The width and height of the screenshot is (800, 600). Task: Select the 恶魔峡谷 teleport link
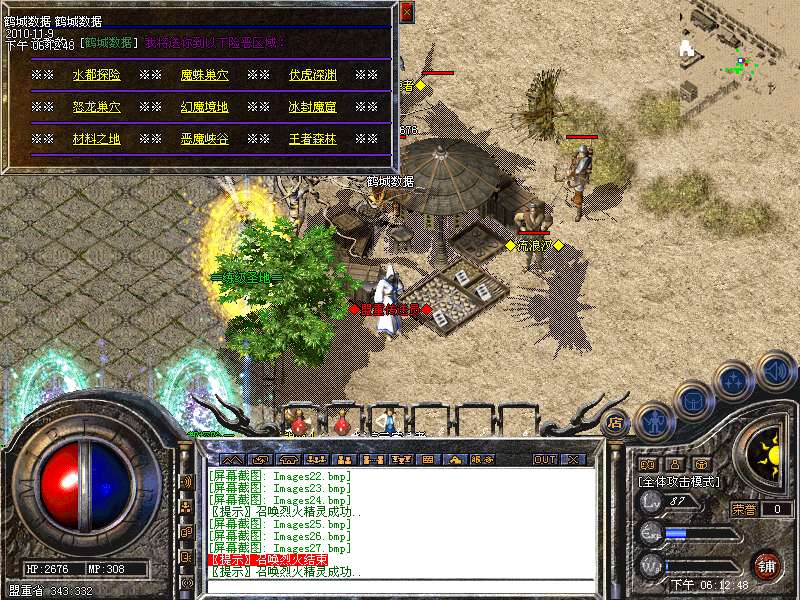click(x=204, y=139)
